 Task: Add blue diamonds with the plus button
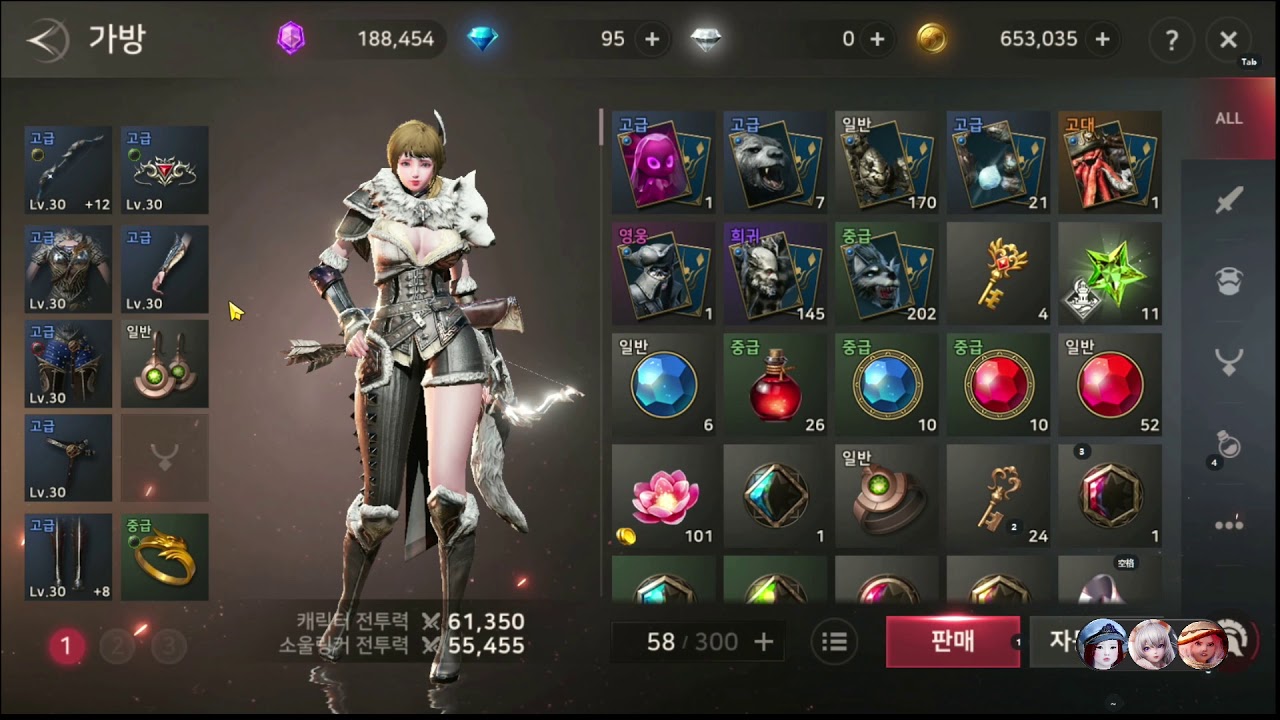click(x=652, y=39)
